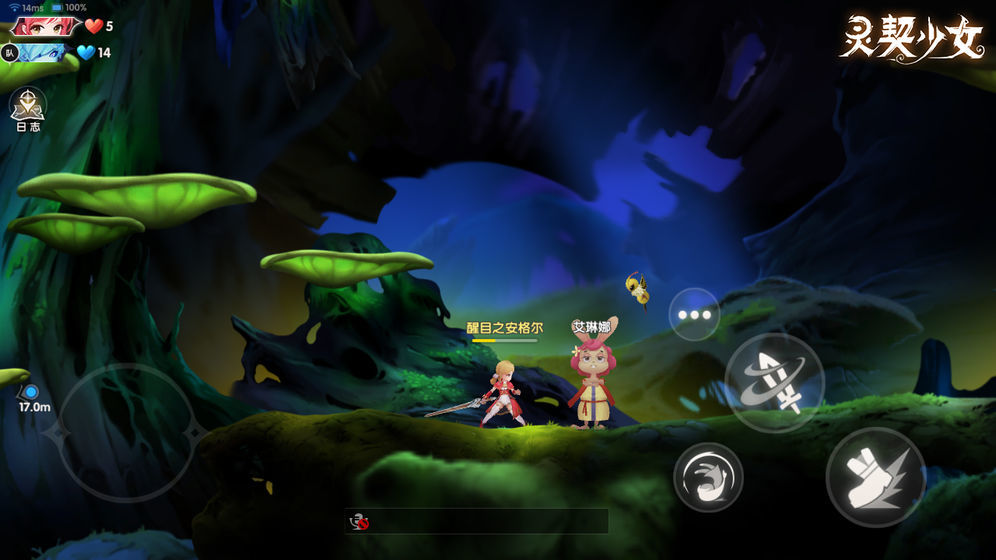
Task: Switch to the blue-haired teammate portrait
Action: [x=44, y=52]
